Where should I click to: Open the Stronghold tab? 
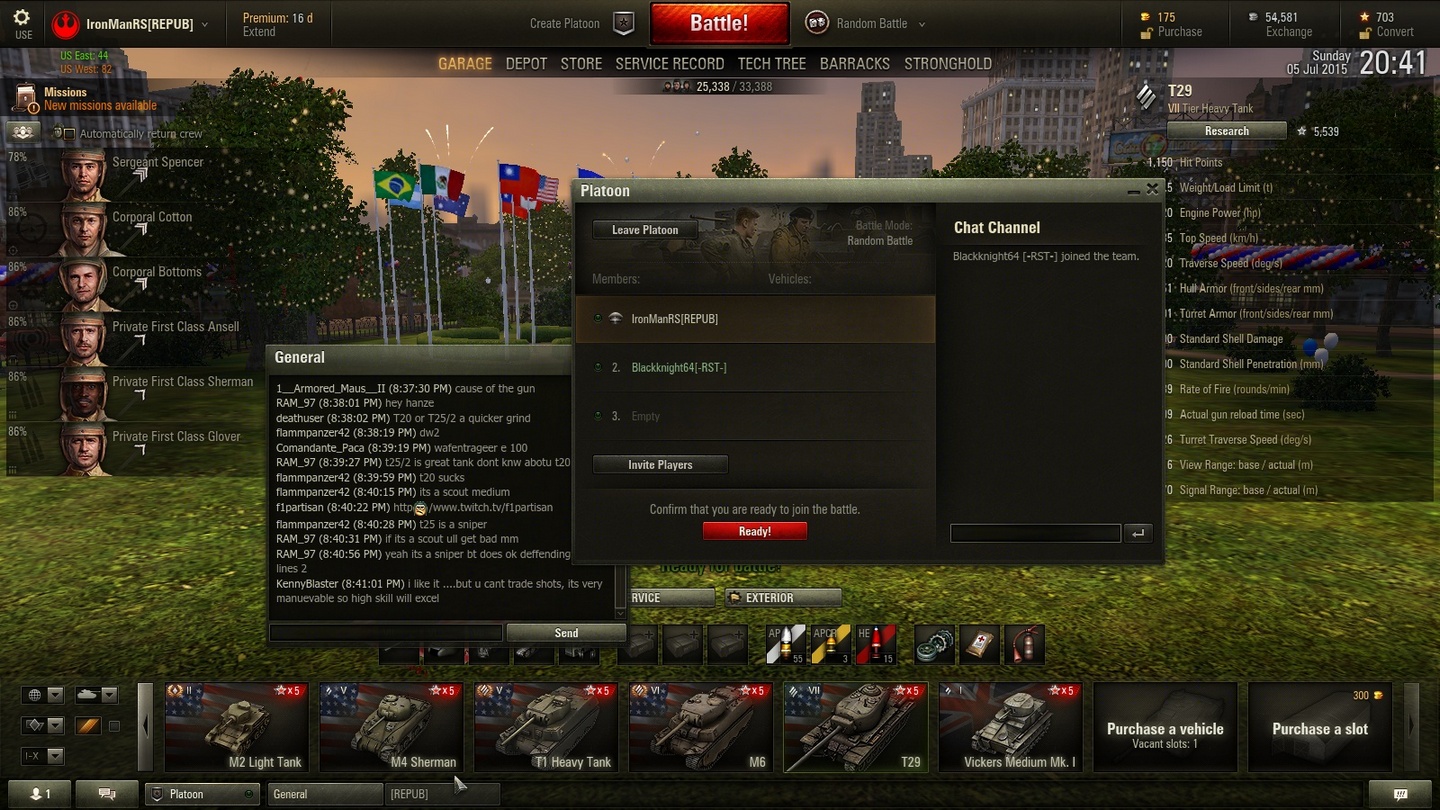pyautogui.click(x=948, y=64)
